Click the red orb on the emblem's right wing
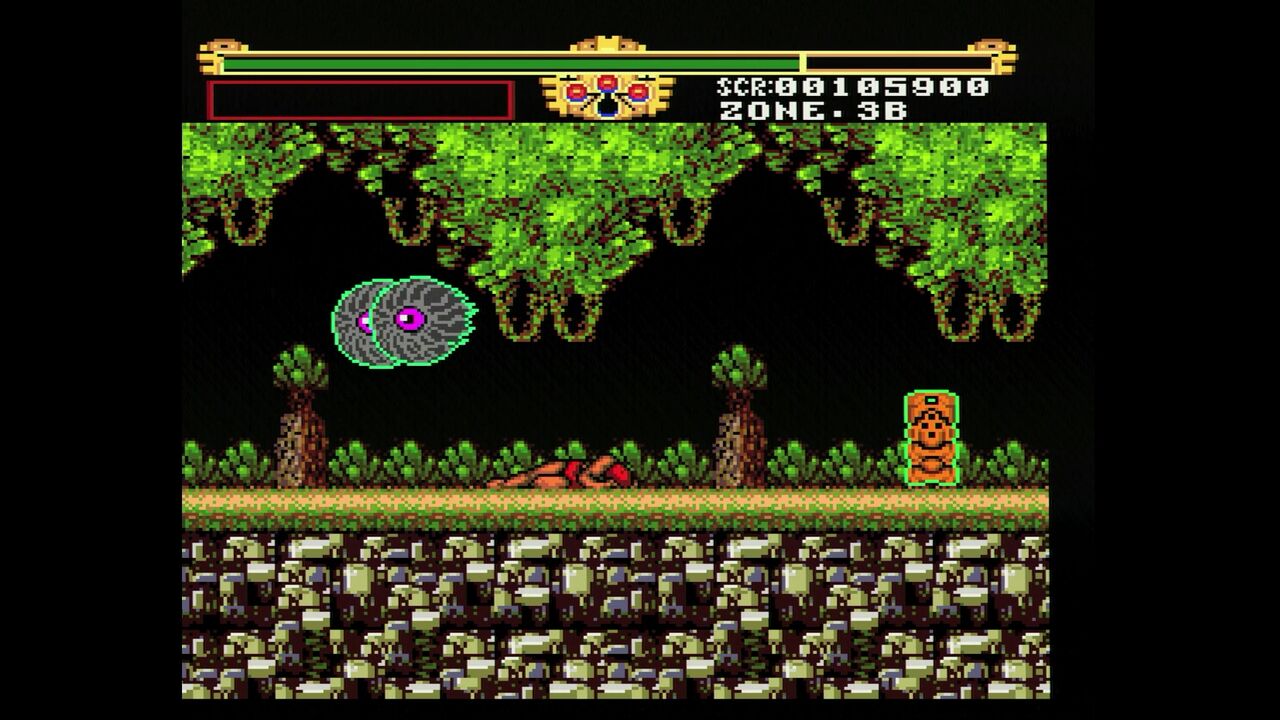This screenshot has height=720, width=1280. [640, 91]
